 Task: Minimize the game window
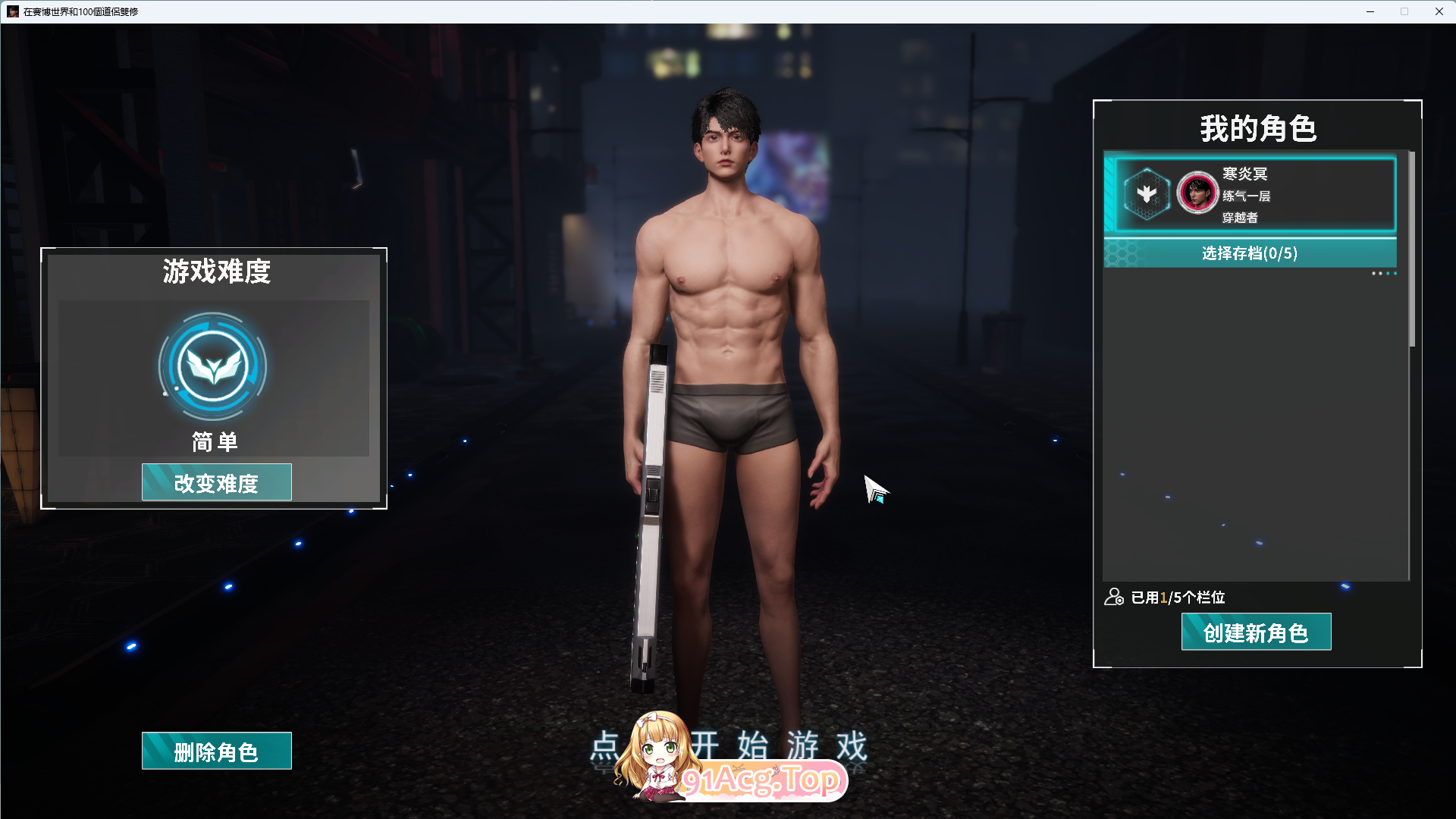[x=1370, y=11]
